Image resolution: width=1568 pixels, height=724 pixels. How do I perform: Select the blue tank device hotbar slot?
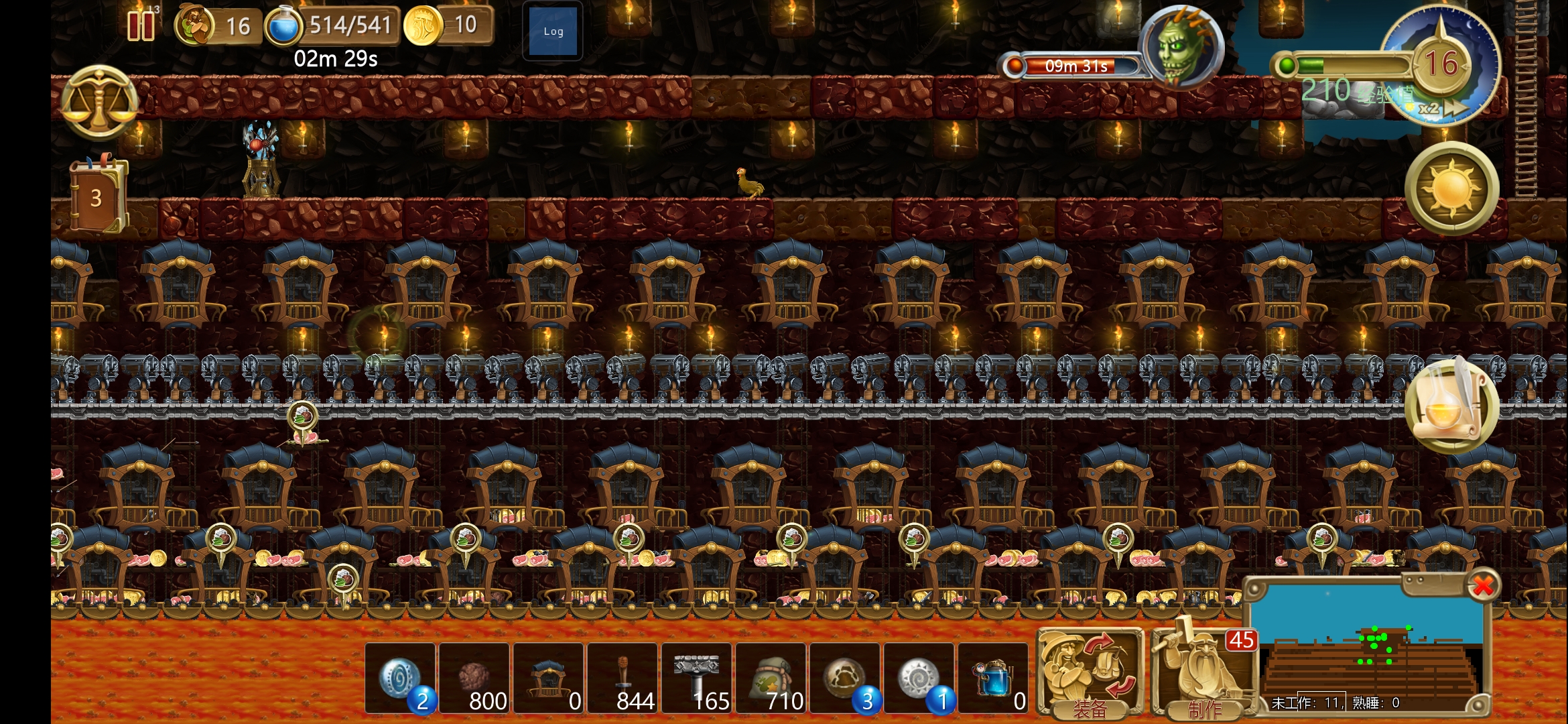tap(993, 678)
